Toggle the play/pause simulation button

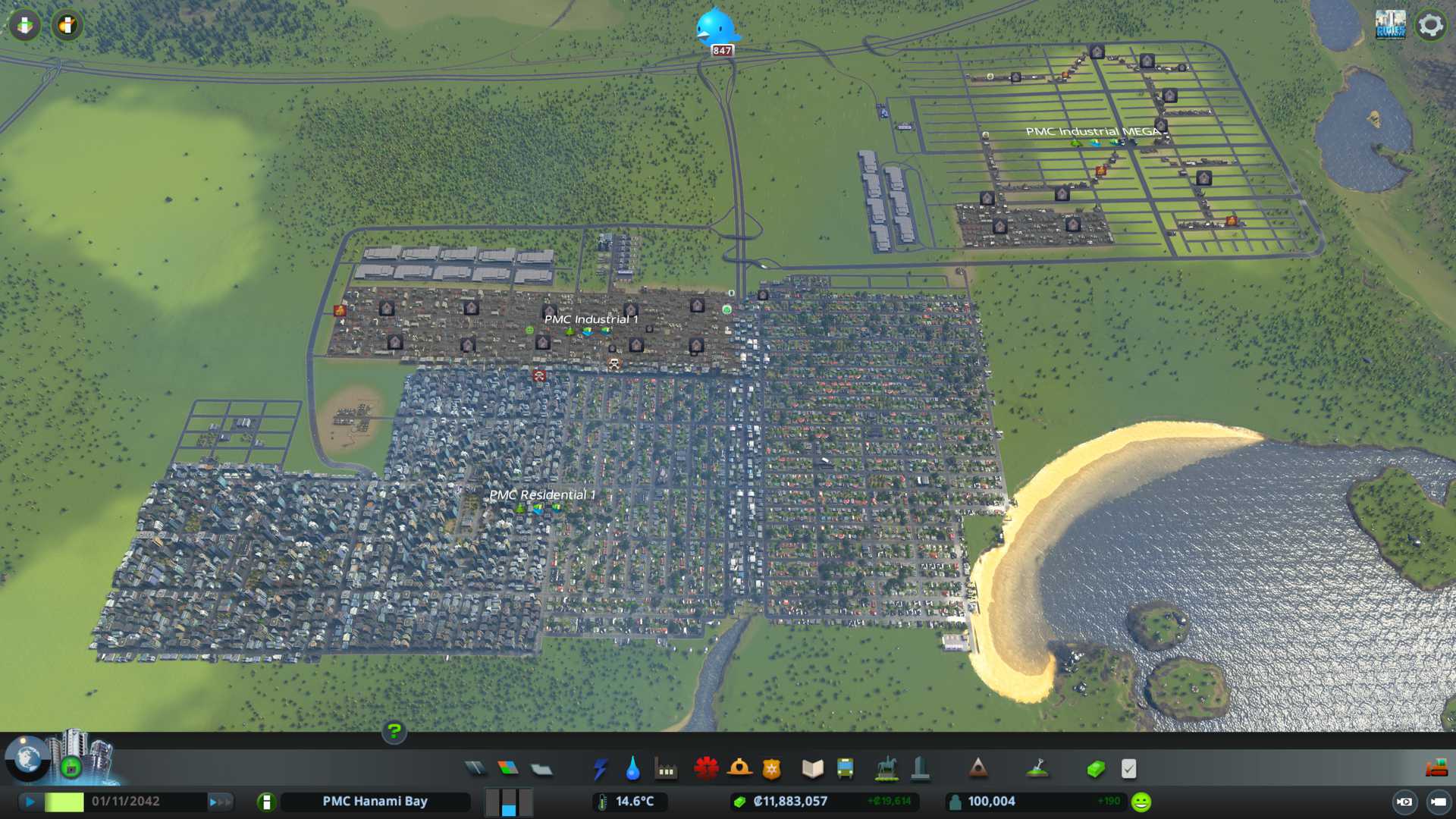pyautogui.click(x=30, y=802)
